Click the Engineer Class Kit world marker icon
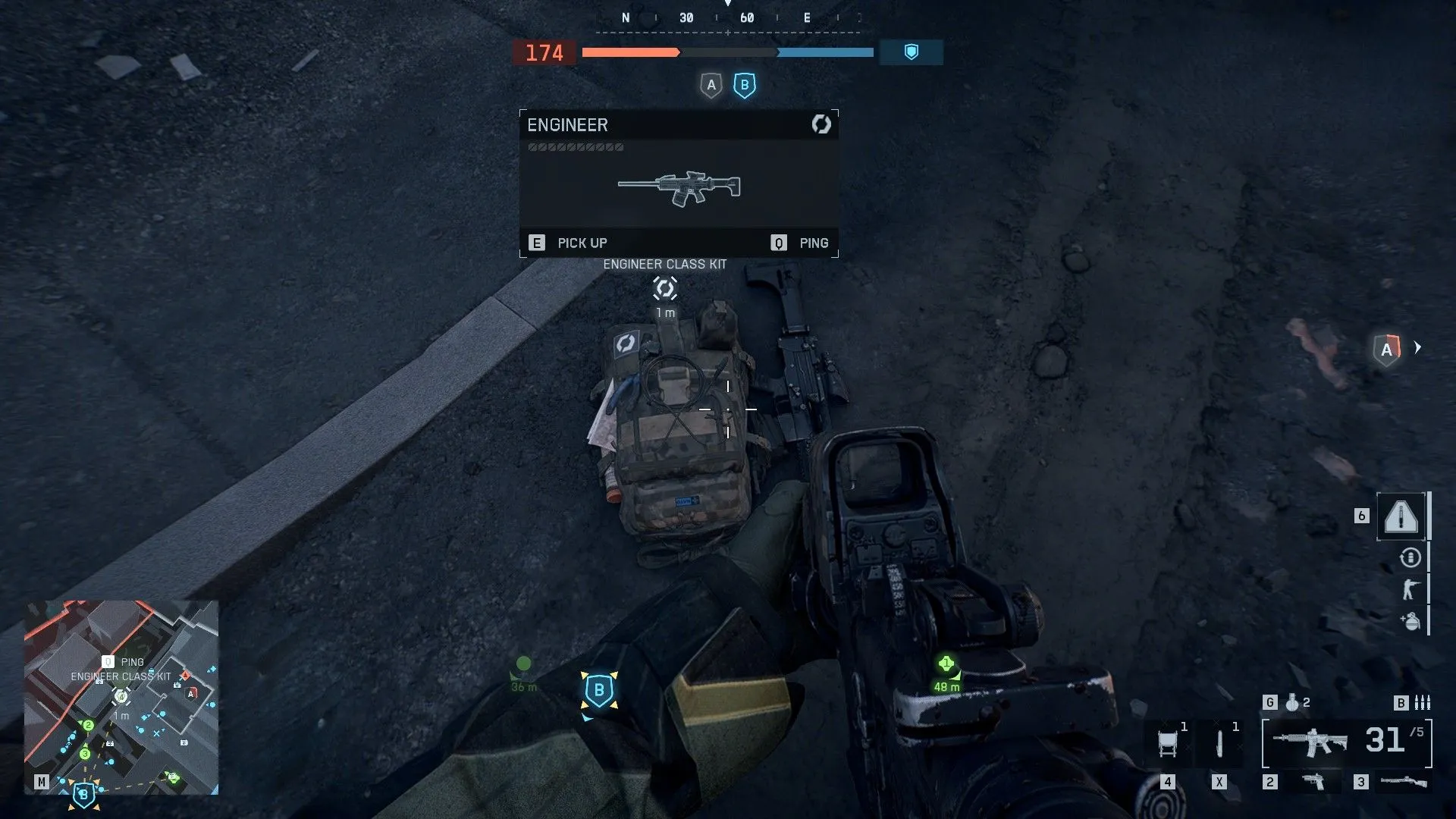Image resolution: width=1456 pixels, height=819 pixels. [666, 287]
